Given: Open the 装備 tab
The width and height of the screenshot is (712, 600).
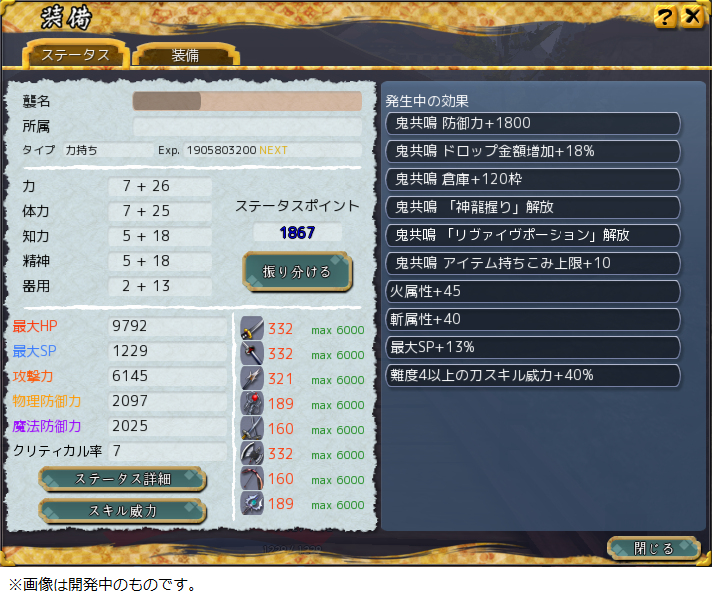Looking at the screenshot, I should coord(185,55).
